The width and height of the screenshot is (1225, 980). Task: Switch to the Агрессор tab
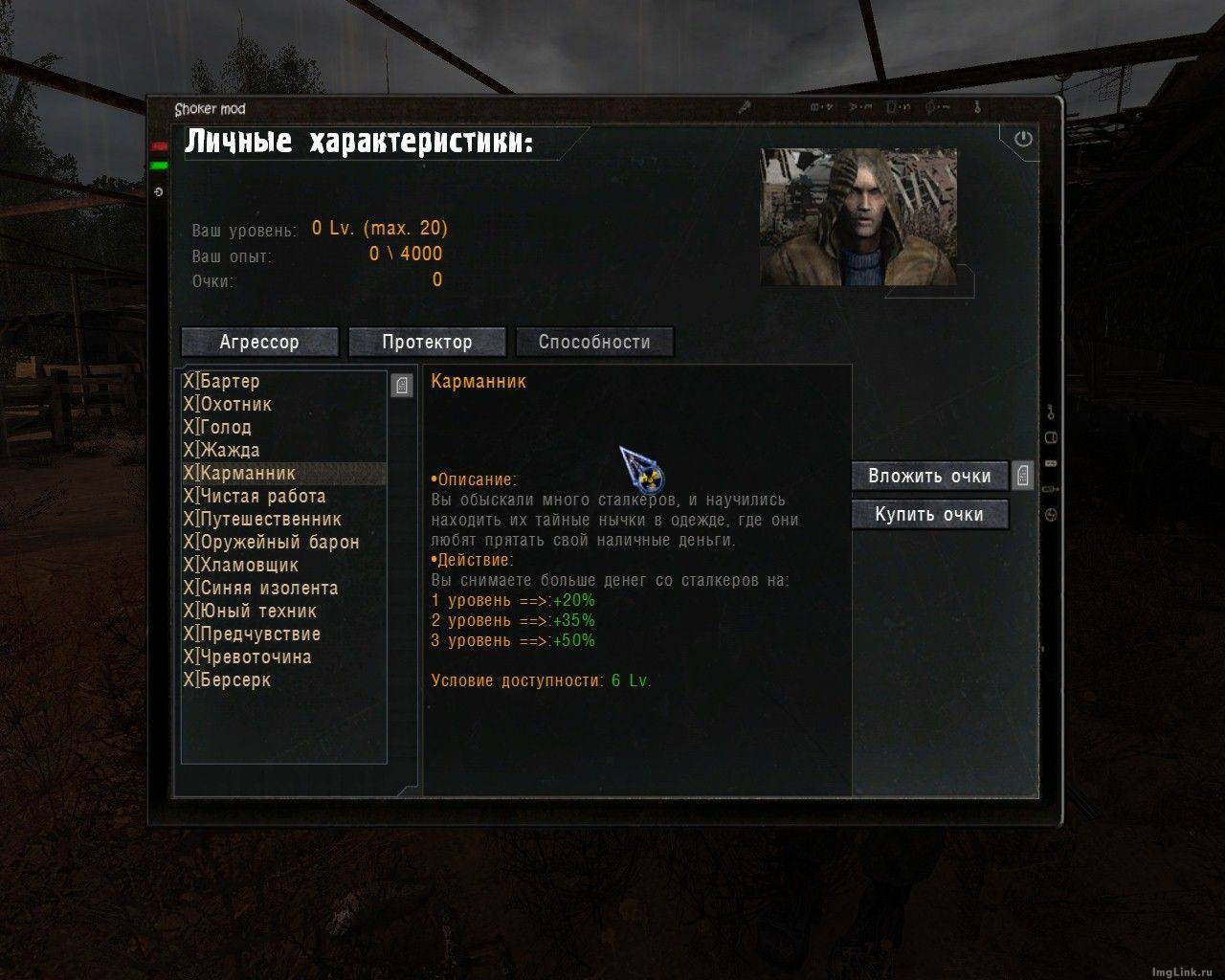[x=259, y=342]
